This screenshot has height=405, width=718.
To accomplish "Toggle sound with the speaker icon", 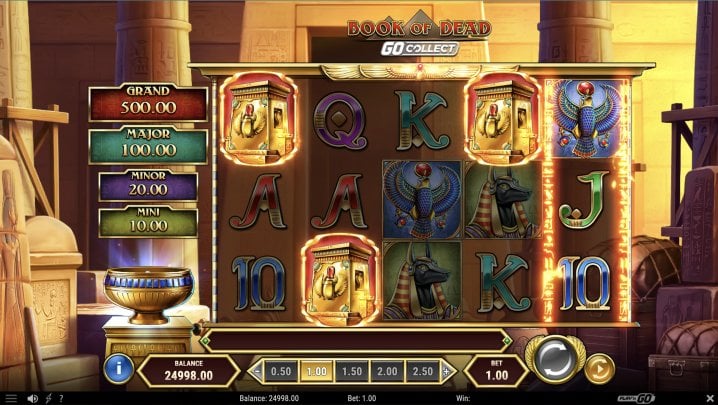I will (x=33, y=398).
